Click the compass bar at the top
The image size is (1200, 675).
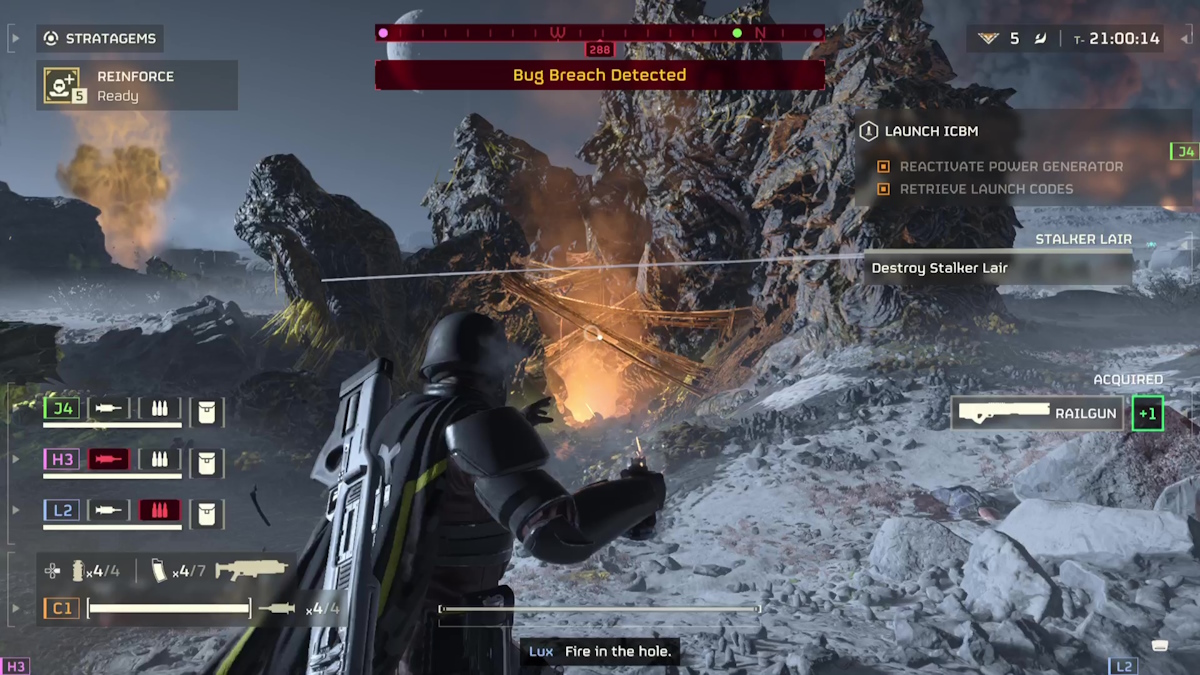[x=600, y=33]
